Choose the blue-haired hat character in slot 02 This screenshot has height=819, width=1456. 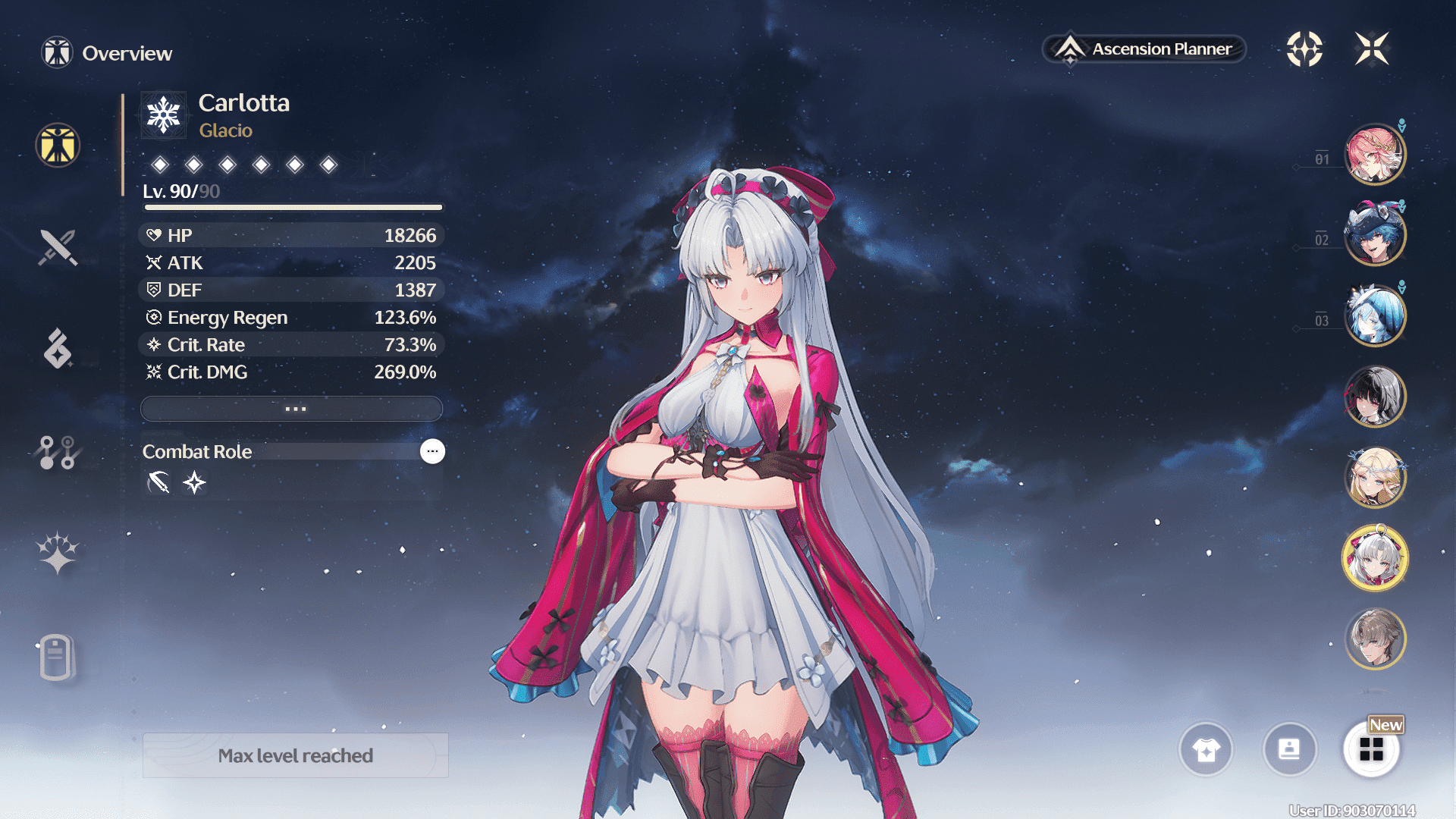pos(1374,235)
